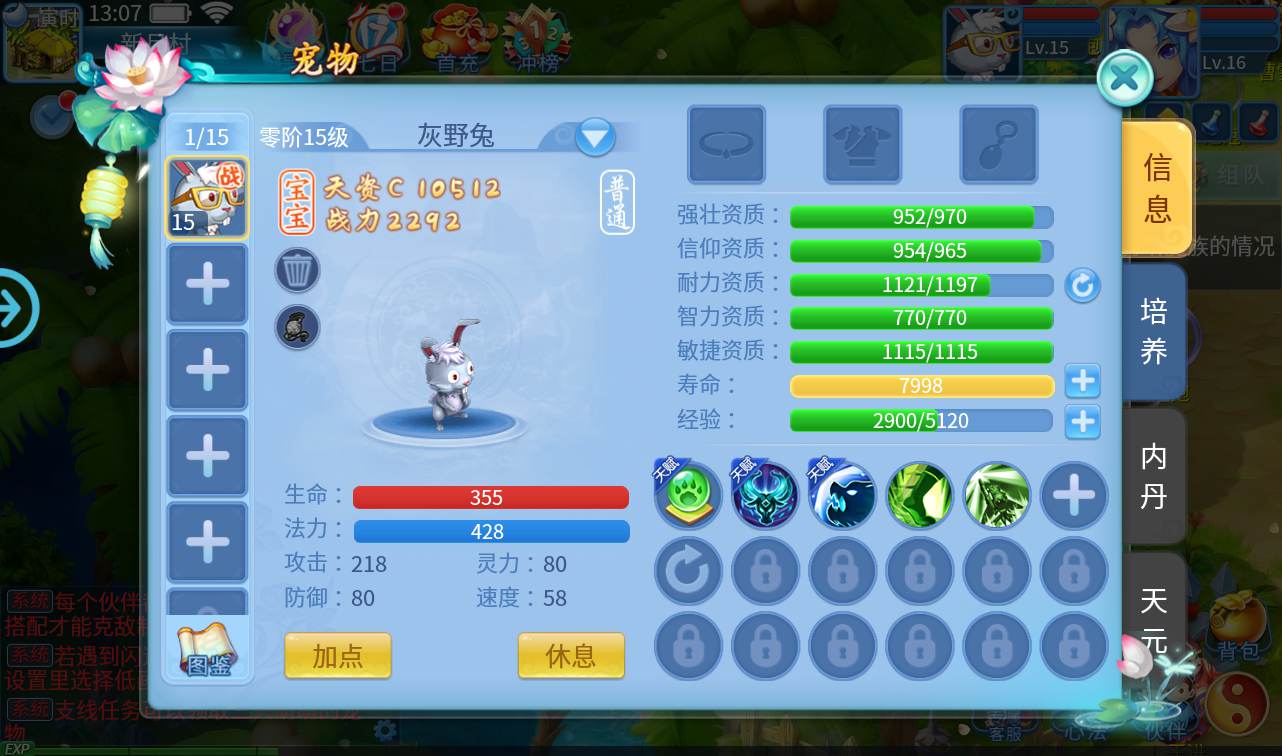Open the pet amulet equipment slot
This screenshot has width=1282, height=756.
(x=998, y=145)
